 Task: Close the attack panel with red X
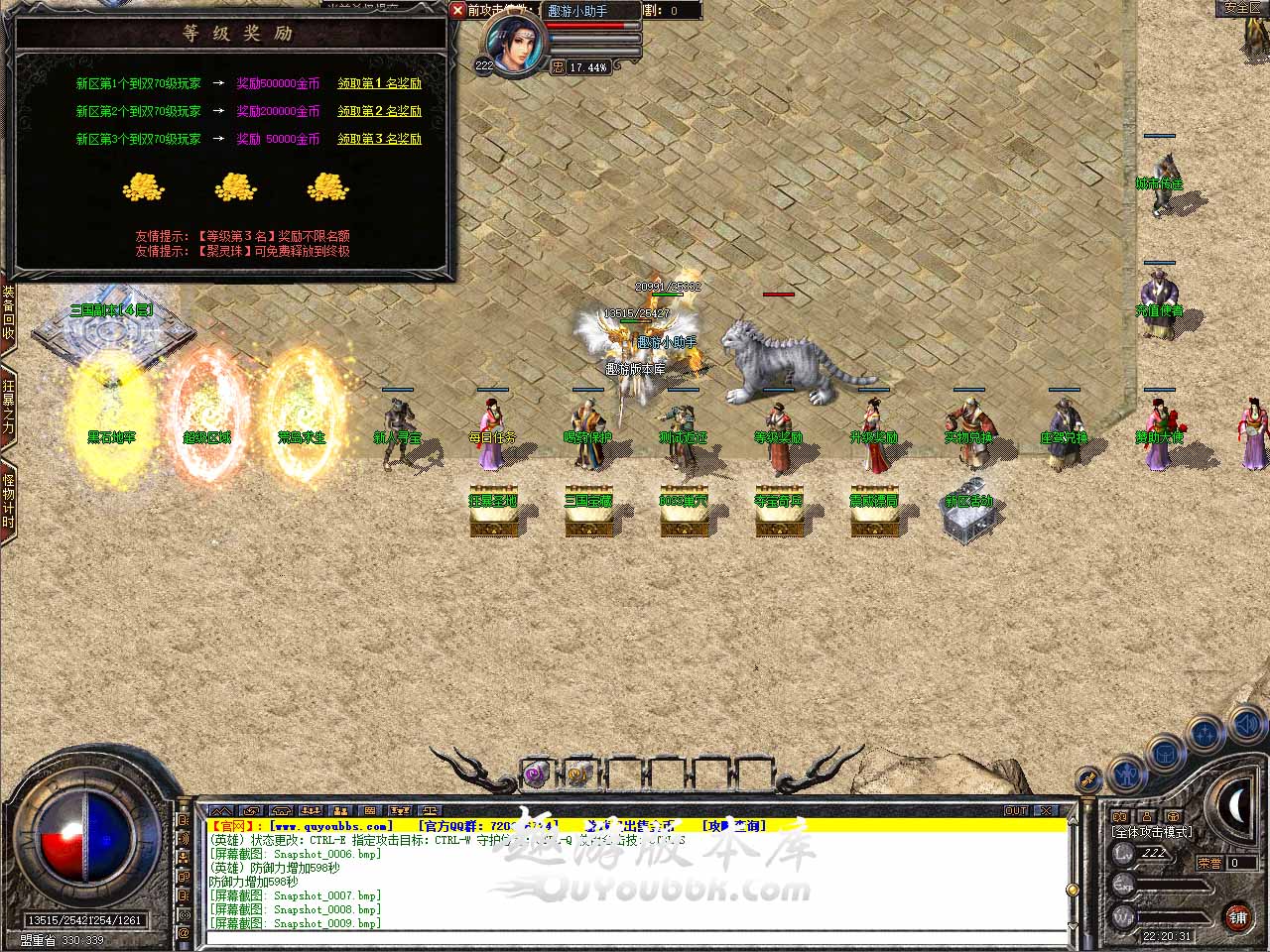pyautogui.click(x=457, y=10)
